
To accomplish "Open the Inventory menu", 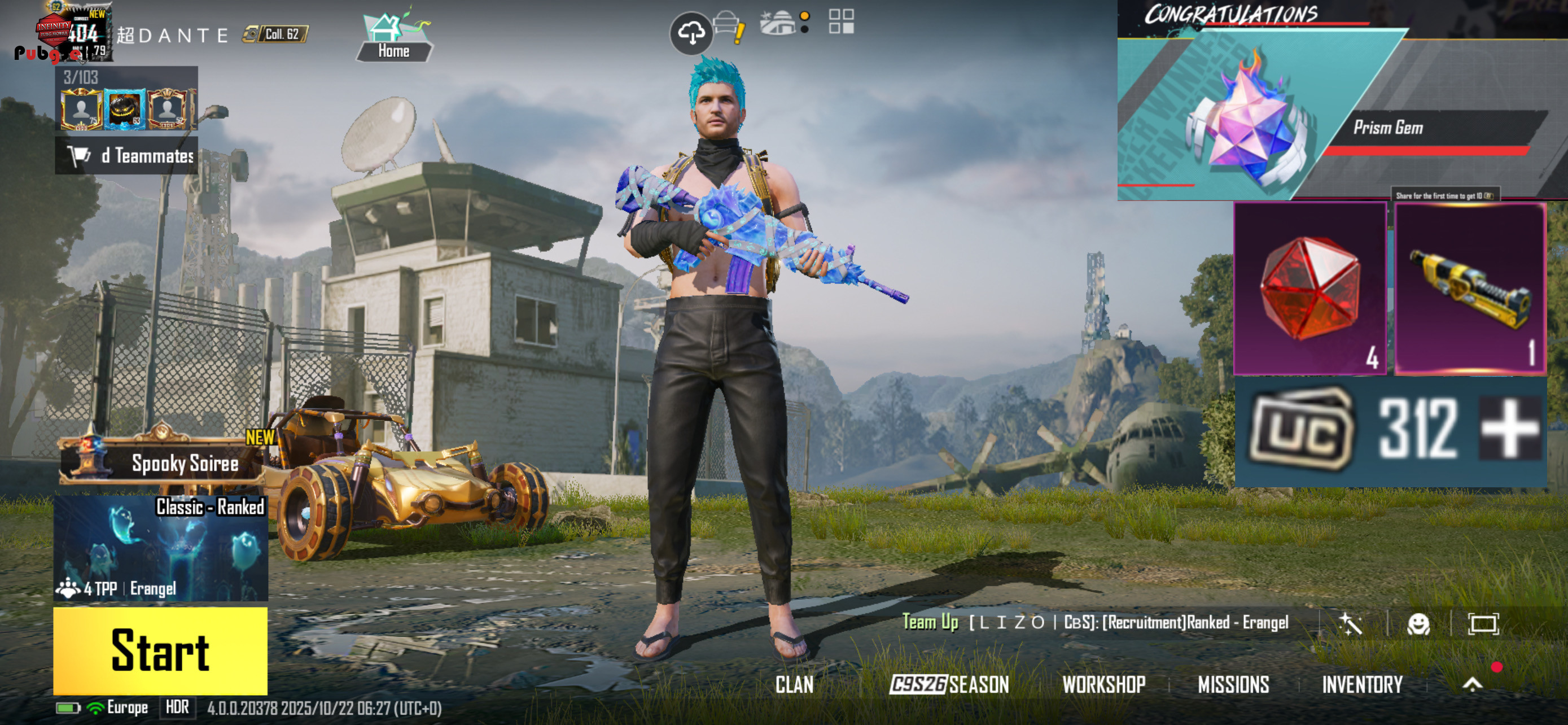I will [x=1361, y=684].
